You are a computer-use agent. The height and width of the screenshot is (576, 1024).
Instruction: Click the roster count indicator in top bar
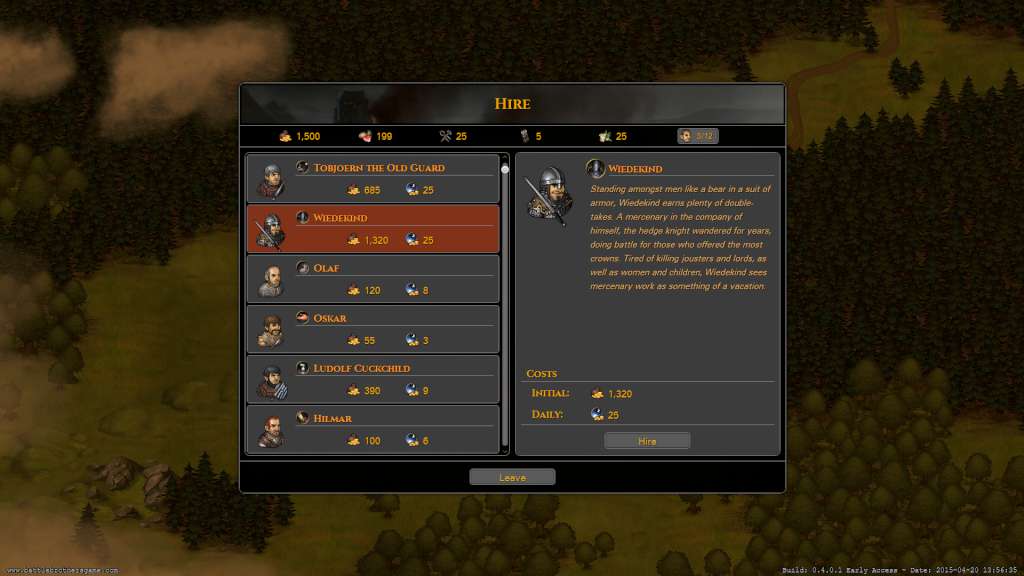tap(697, 136)
